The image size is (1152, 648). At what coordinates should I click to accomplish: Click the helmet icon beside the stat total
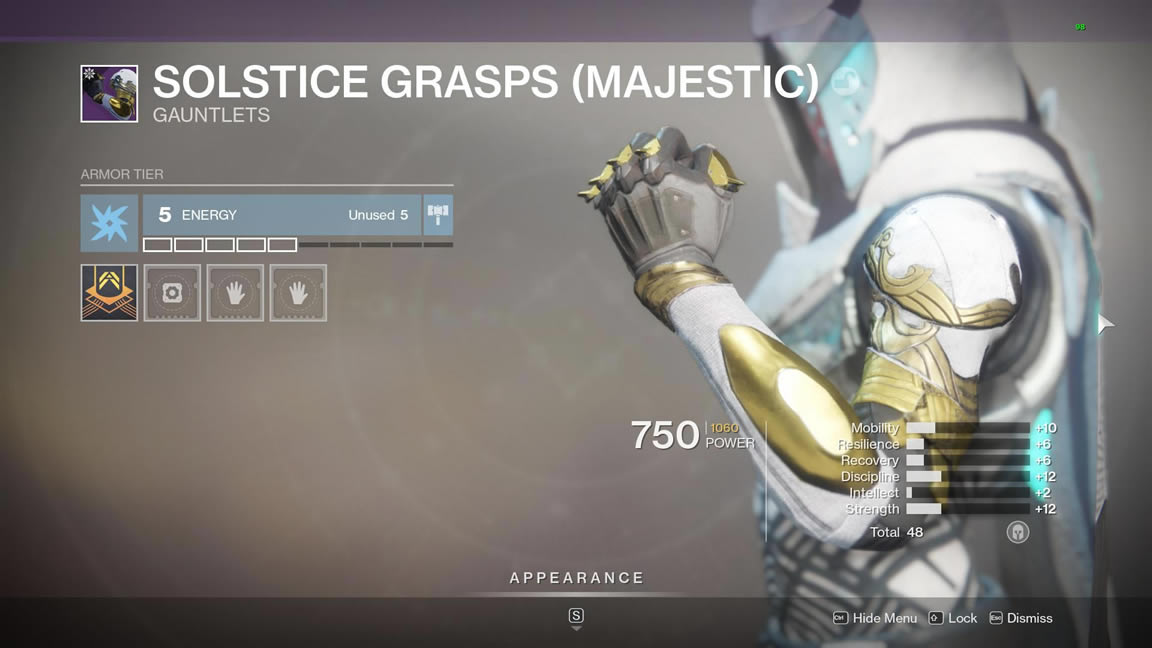(1017, 532)
